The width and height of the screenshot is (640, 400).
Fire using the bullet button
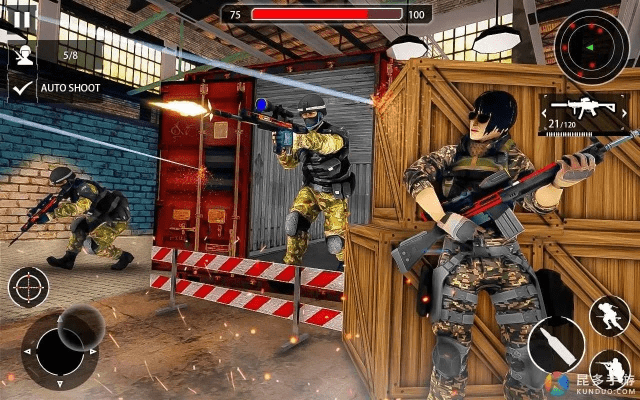coord(556,345)
